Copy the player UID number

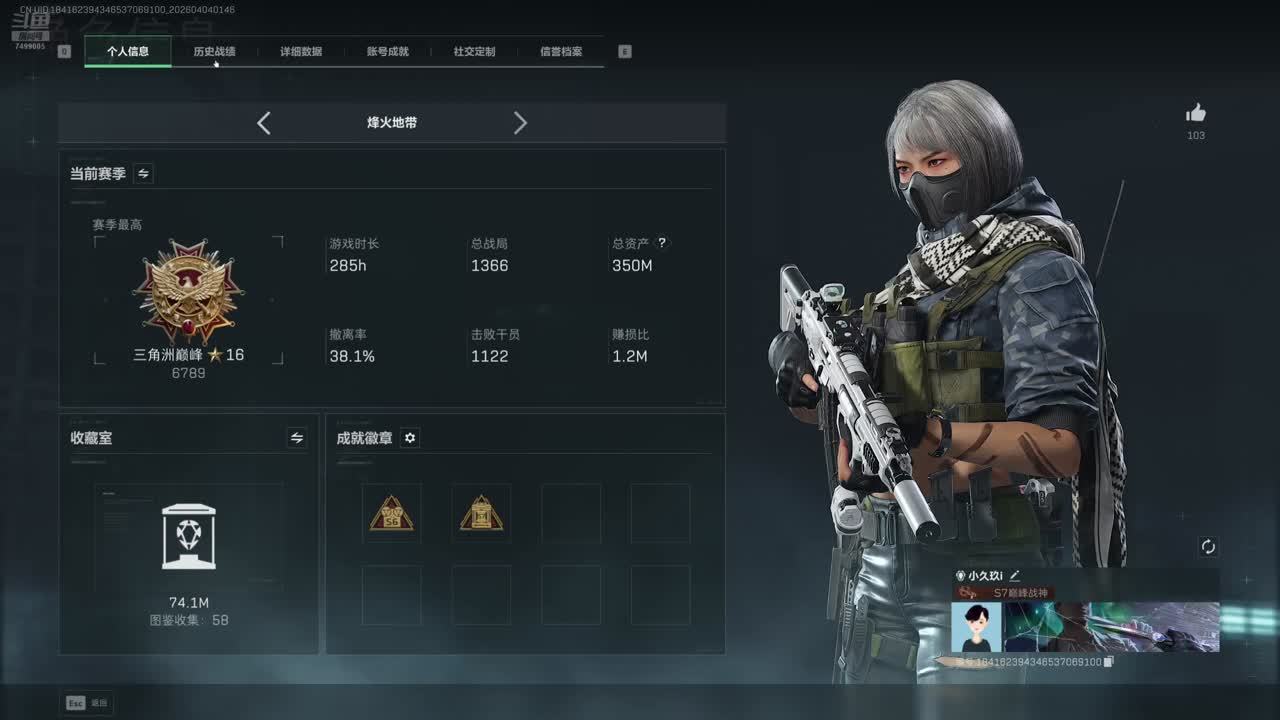[x=1108, y=662]
